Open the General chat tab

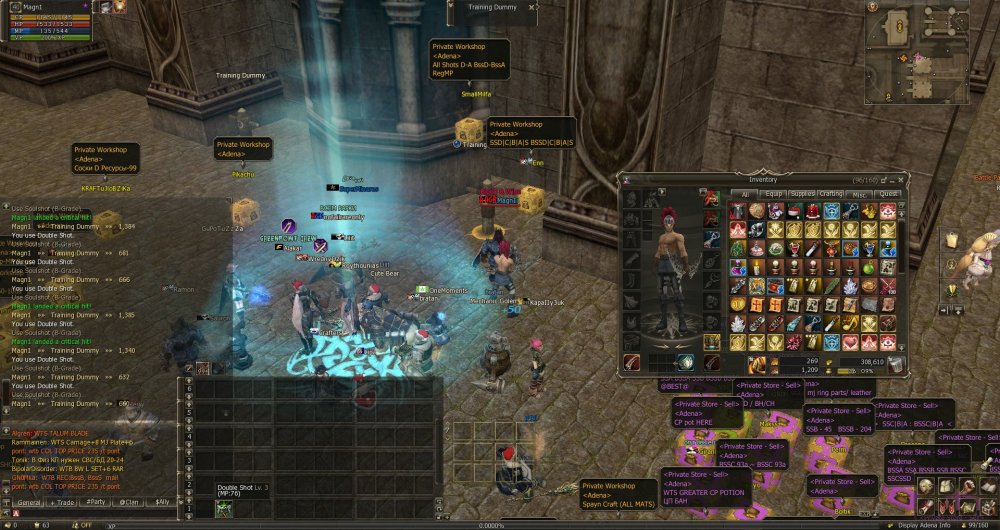tap(28, 501)
